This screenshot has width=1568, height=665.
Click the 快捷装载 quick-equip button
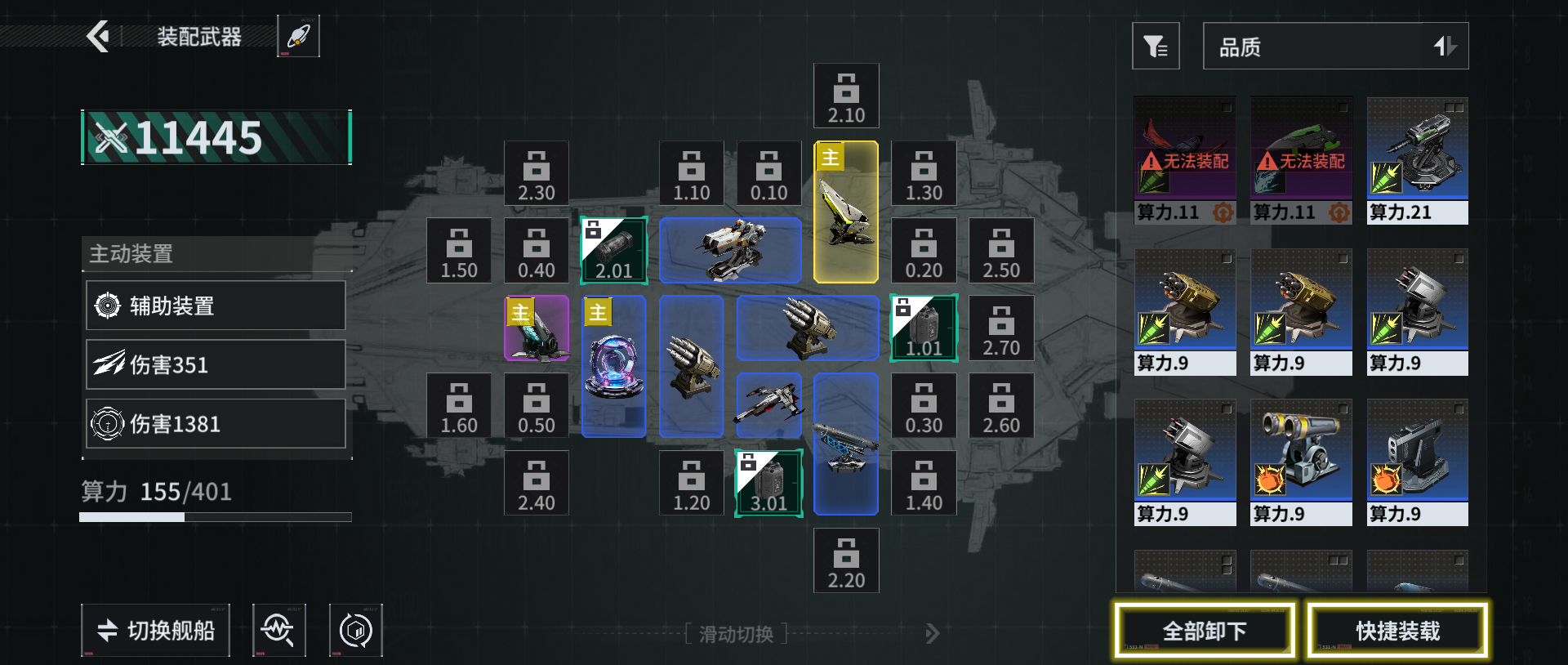(1397, 630)
